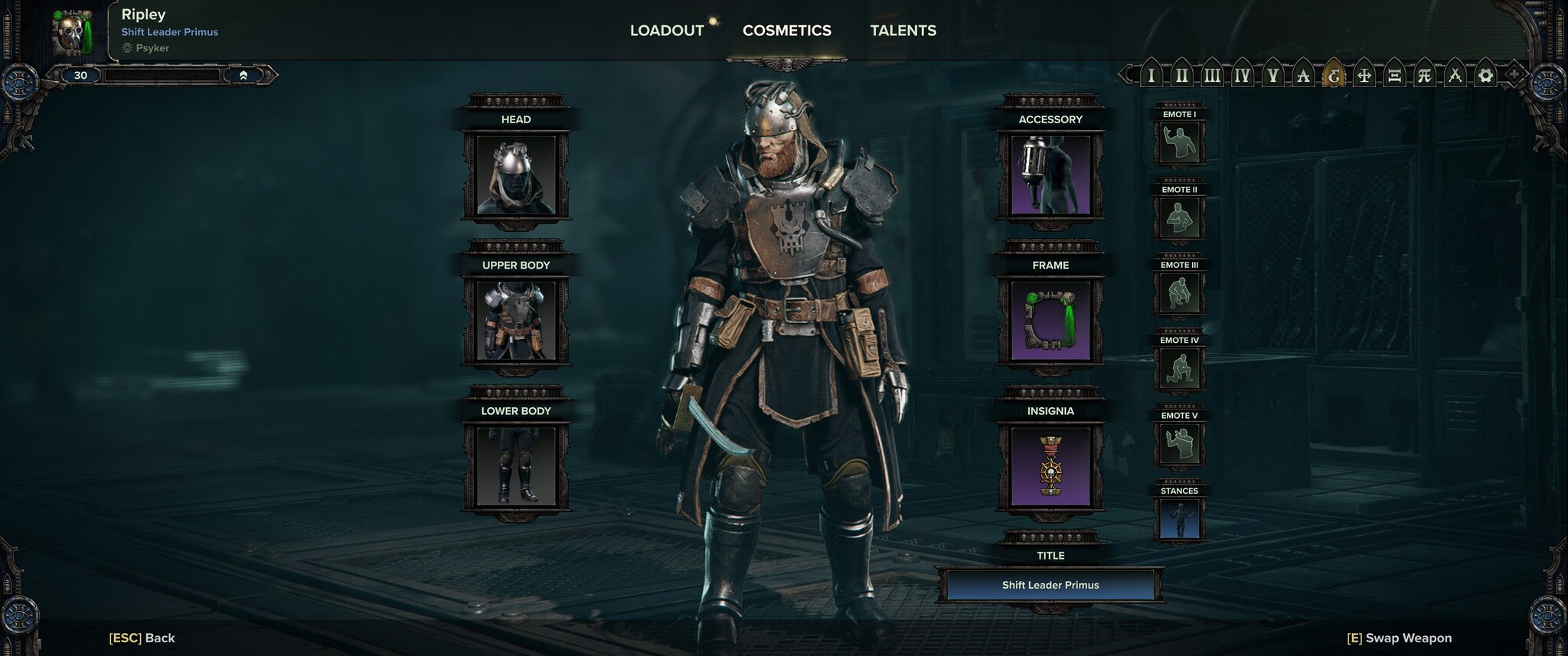1568x656 pixels.
Task: Switch to loadout preset IV
Action: [1242, 76]
